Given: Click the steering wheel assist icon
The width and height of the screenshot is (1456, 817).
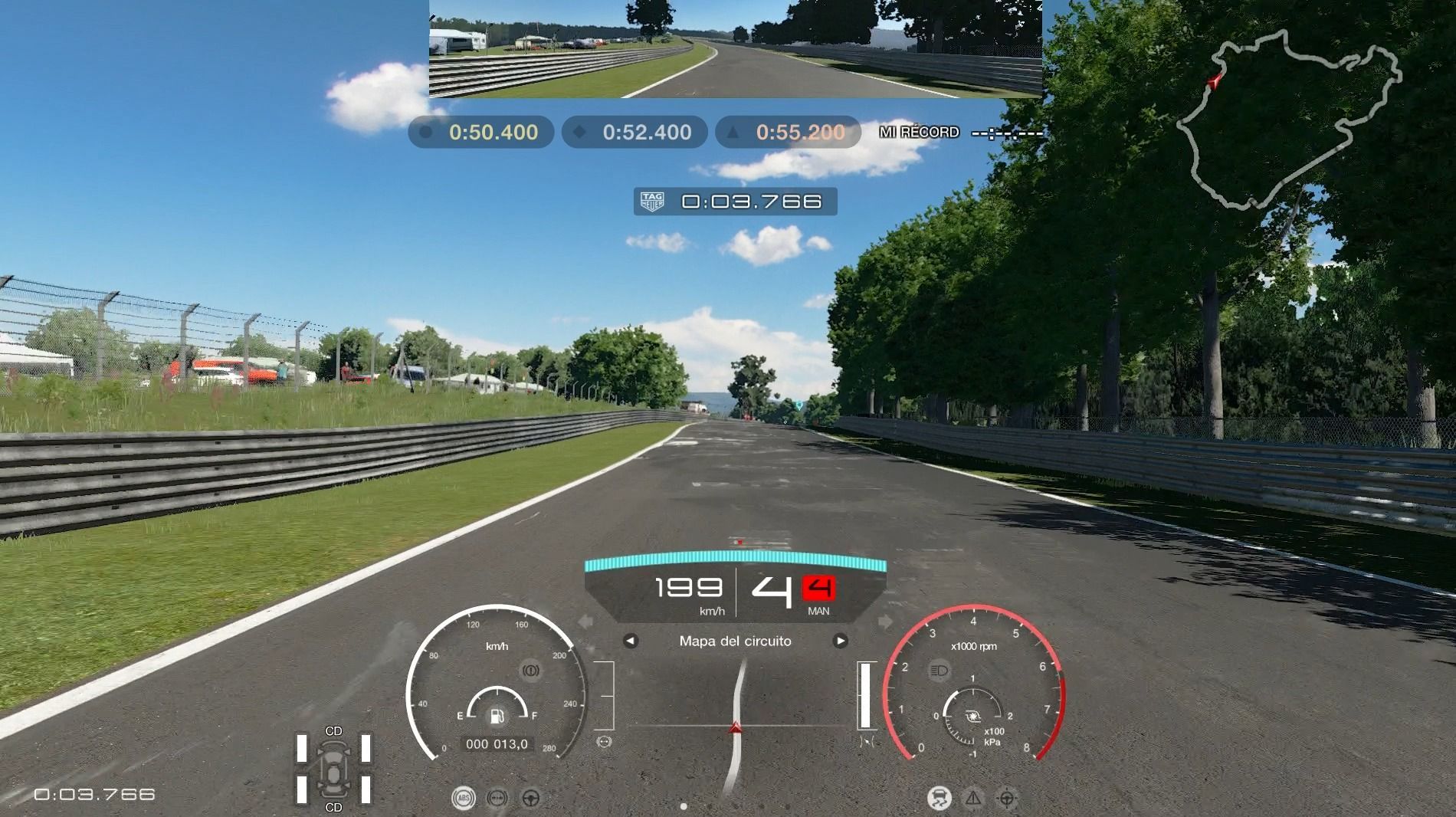Looking at the screenshot, I should (x=530, y=799).
